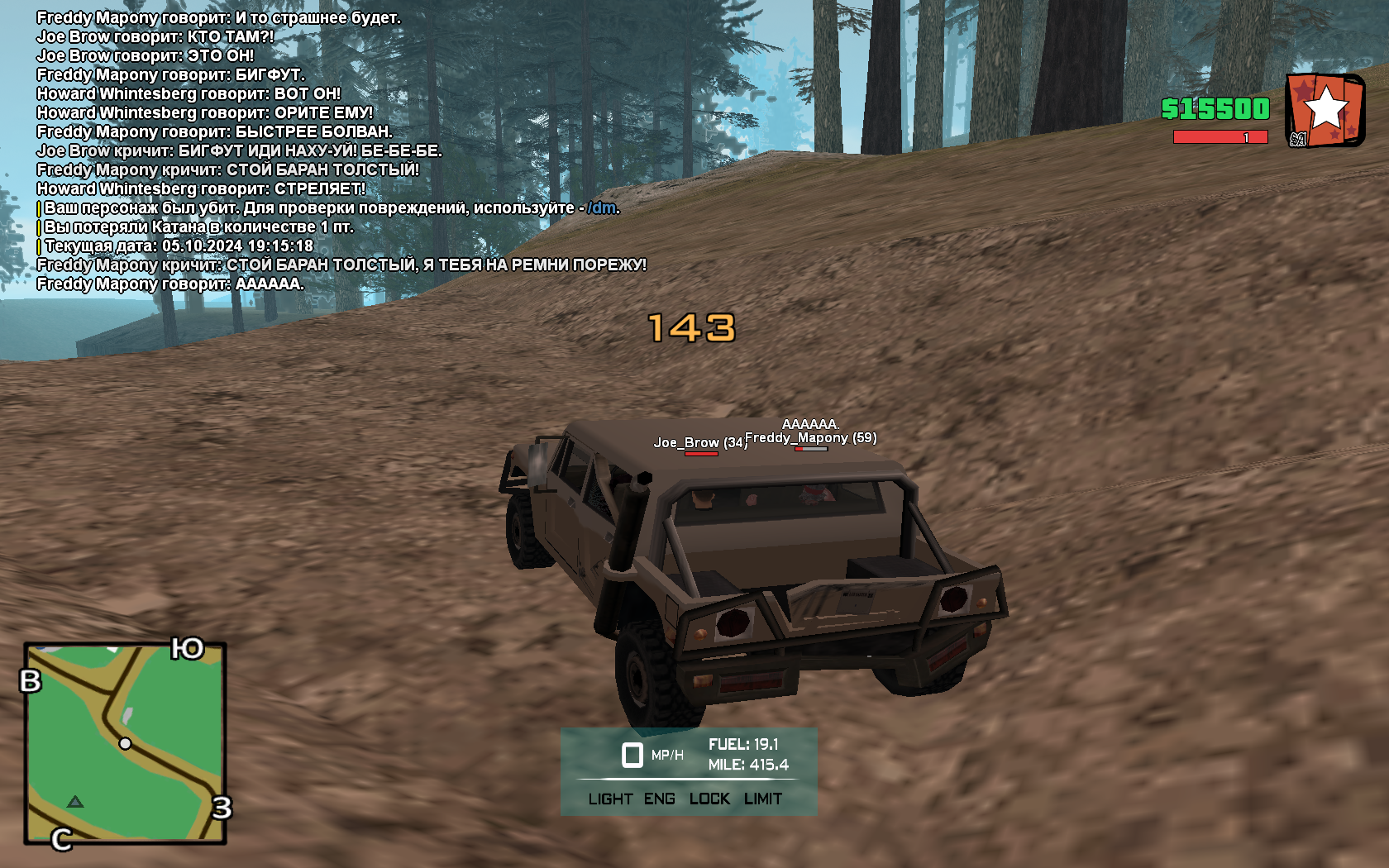Click the /dm command link in chat
The height and width of the screenshot is (868, 1389).
[x=601, y=207]
